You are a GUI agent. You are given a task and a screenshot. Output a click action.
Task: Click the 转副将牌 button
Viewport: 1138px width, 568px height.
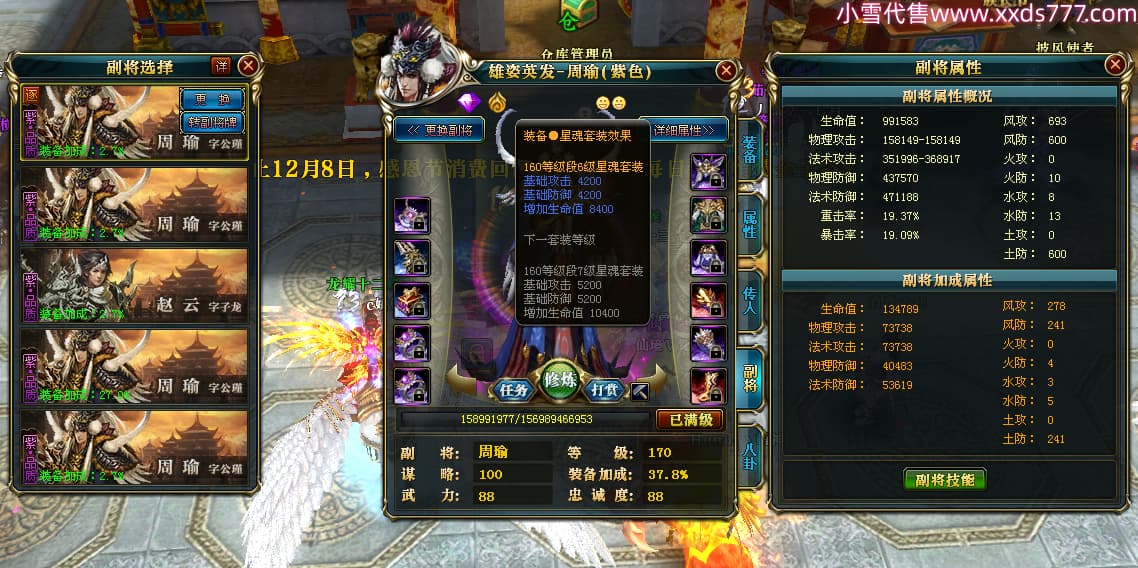(212, 121)
